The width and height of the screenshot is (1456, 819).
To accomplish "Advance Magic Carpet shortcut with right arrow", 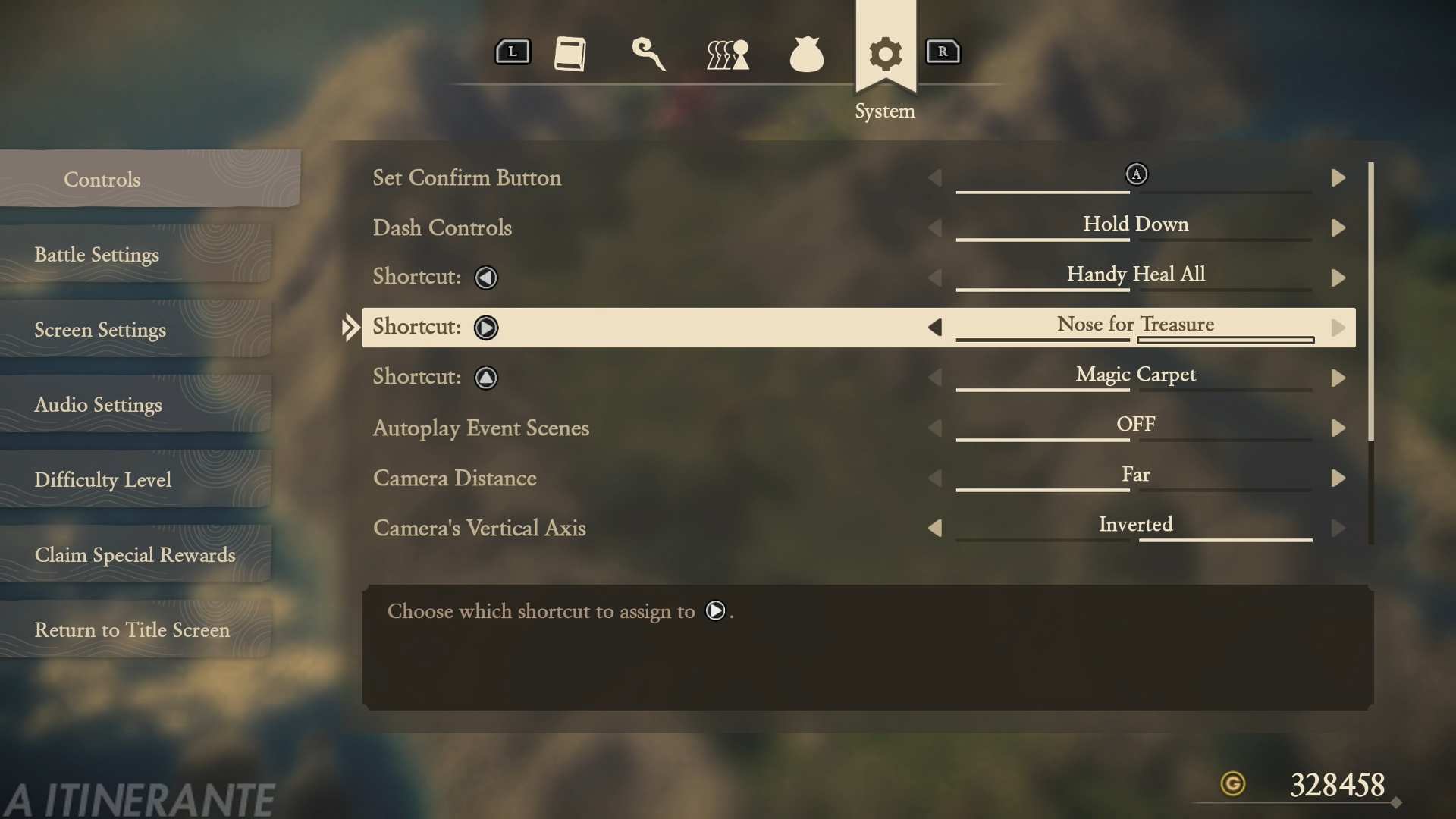I will 1338,378.
